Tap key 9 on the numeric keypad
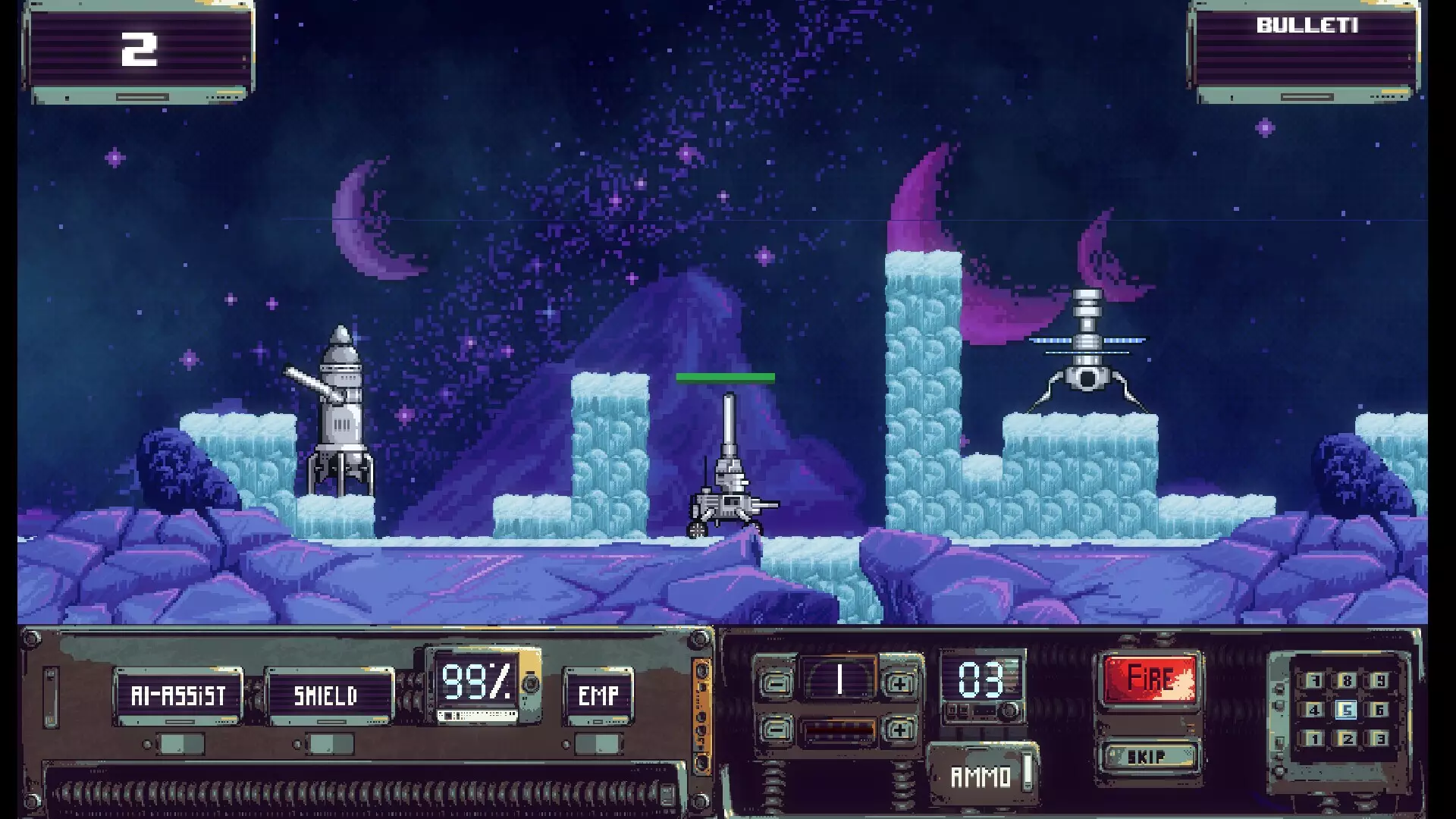 click(1379, 681)
